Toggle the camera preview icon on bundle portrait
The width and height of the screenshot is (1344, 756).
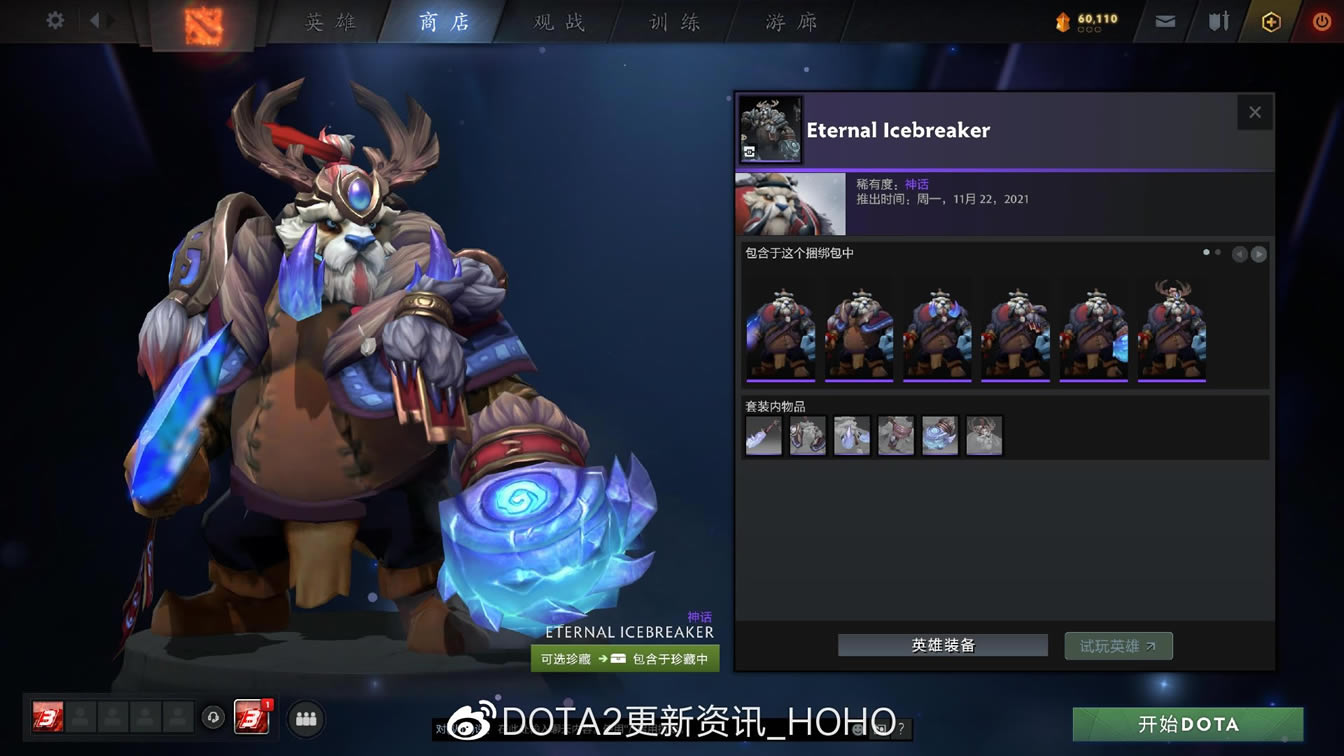[x=749, y=151]
